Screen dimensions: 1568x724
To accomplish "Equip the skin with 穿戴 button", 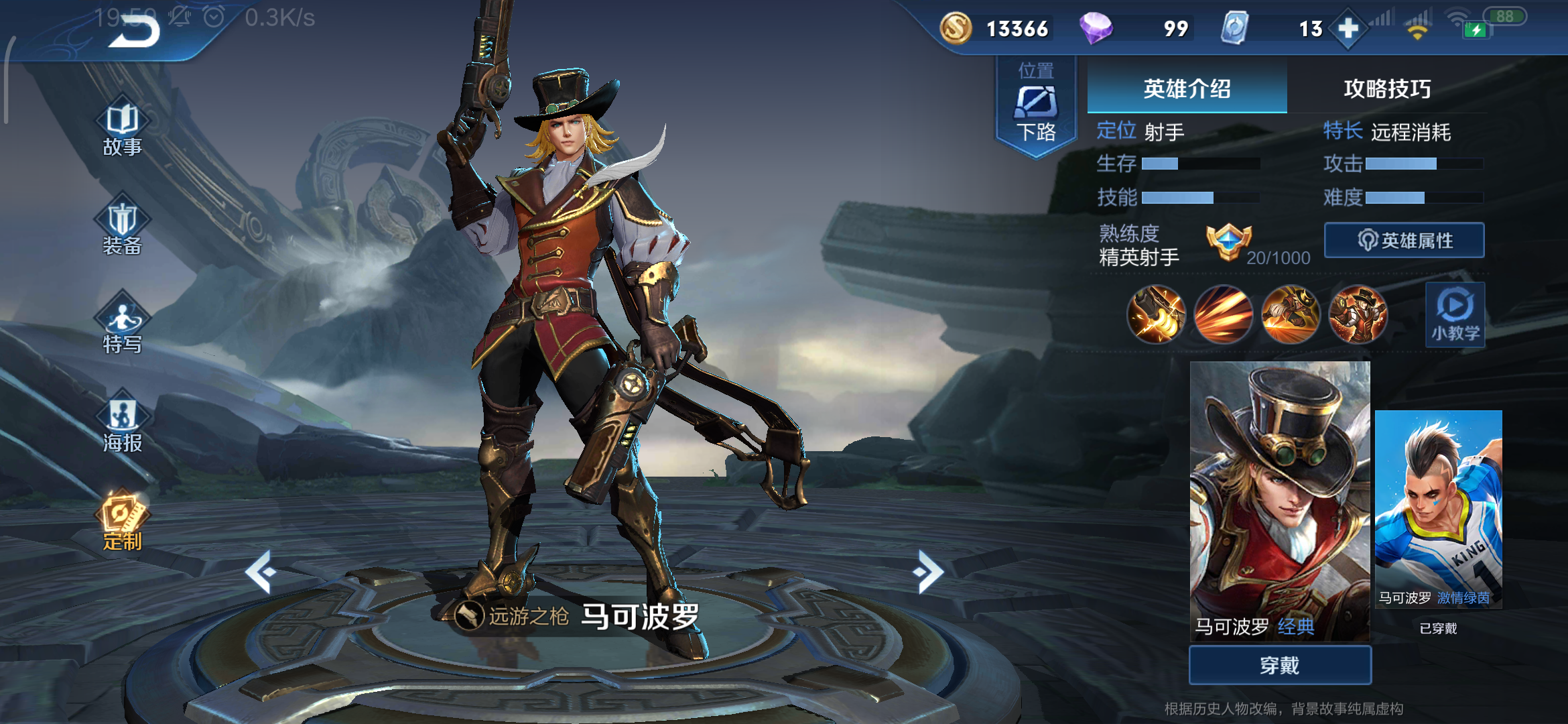I will pos(1280,665).
